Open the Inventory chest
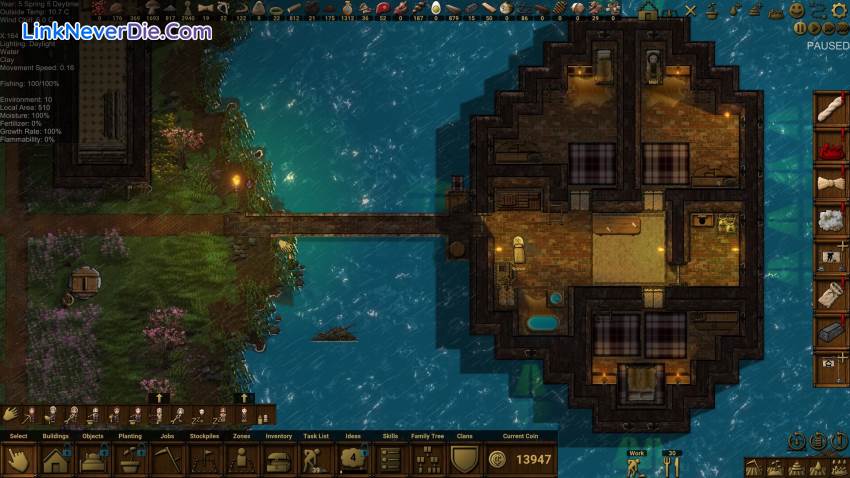Screen dimensions: 850x478 click(278, 459)
